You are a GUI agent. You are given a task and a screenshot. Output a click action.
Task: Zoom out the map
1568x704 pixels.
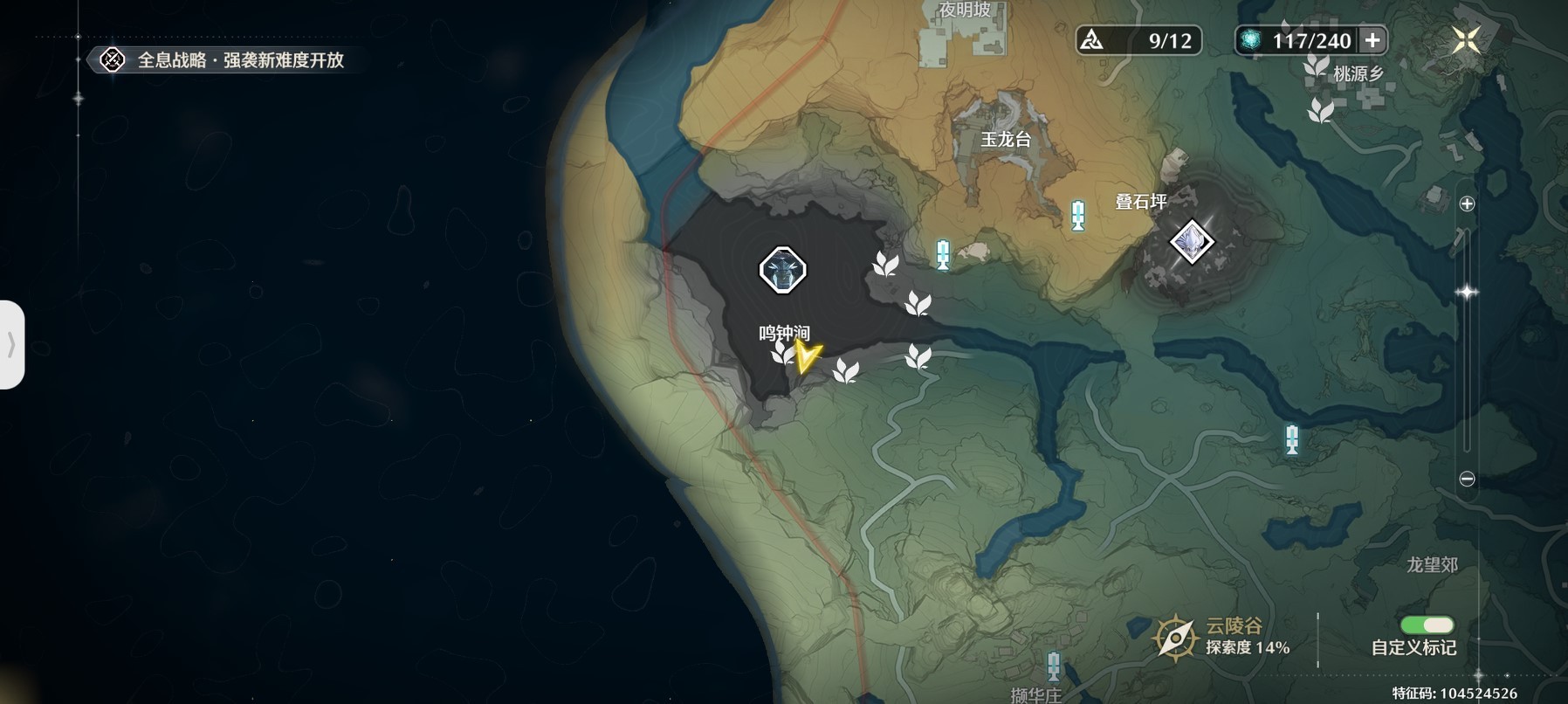pyautogui.click(x=1467, y=479)
